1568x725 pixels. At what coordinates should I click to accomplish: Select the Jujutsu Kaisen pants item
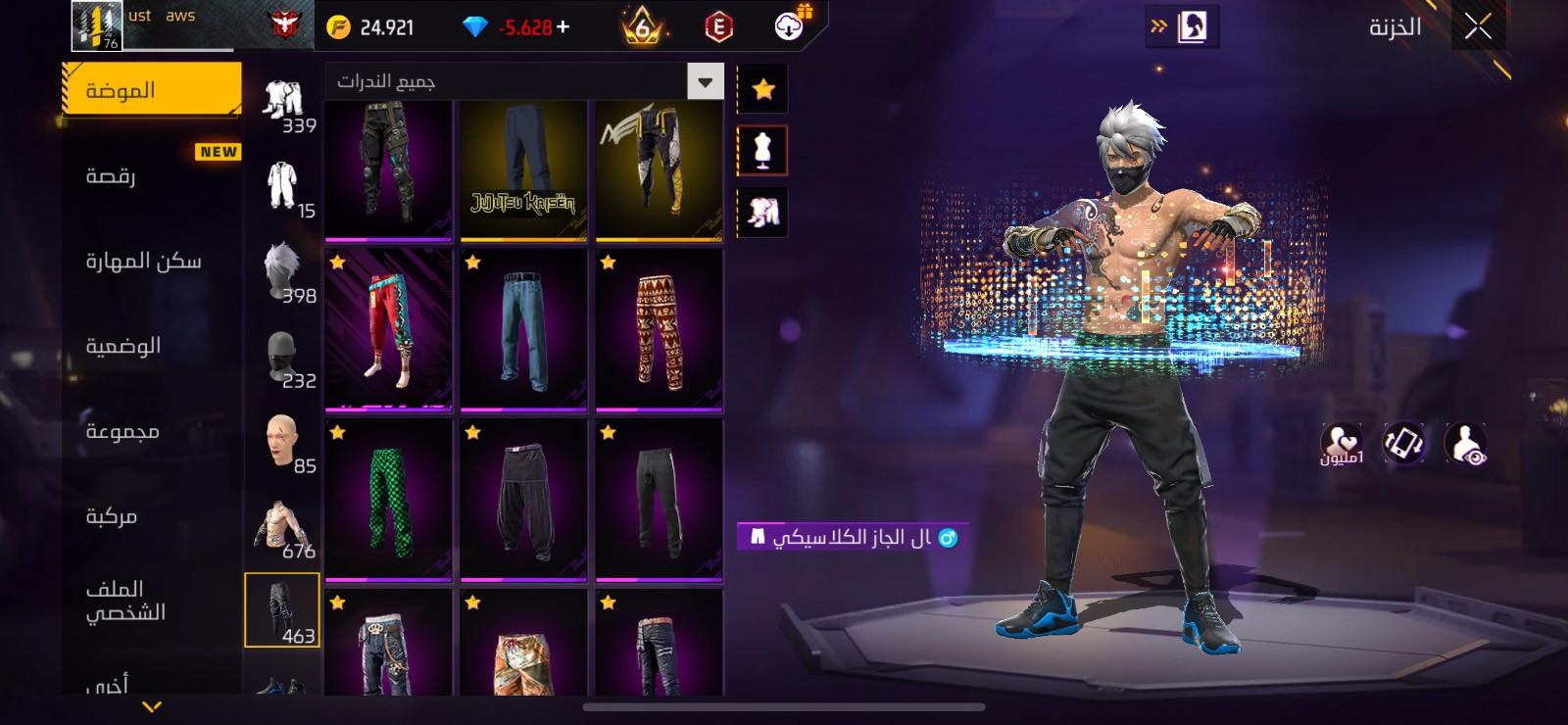523,170
